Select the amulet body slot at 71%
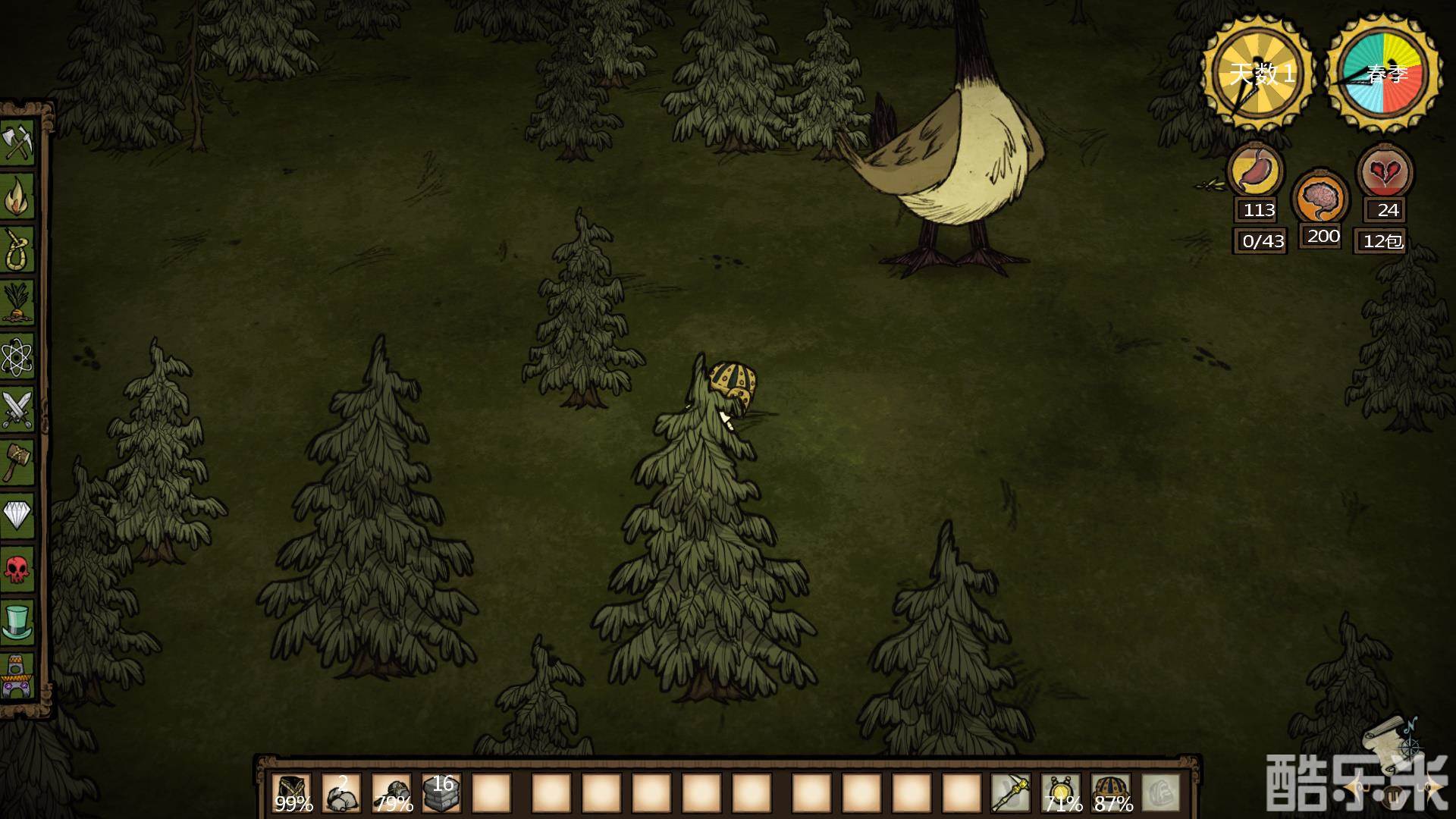 [1061, 793]
